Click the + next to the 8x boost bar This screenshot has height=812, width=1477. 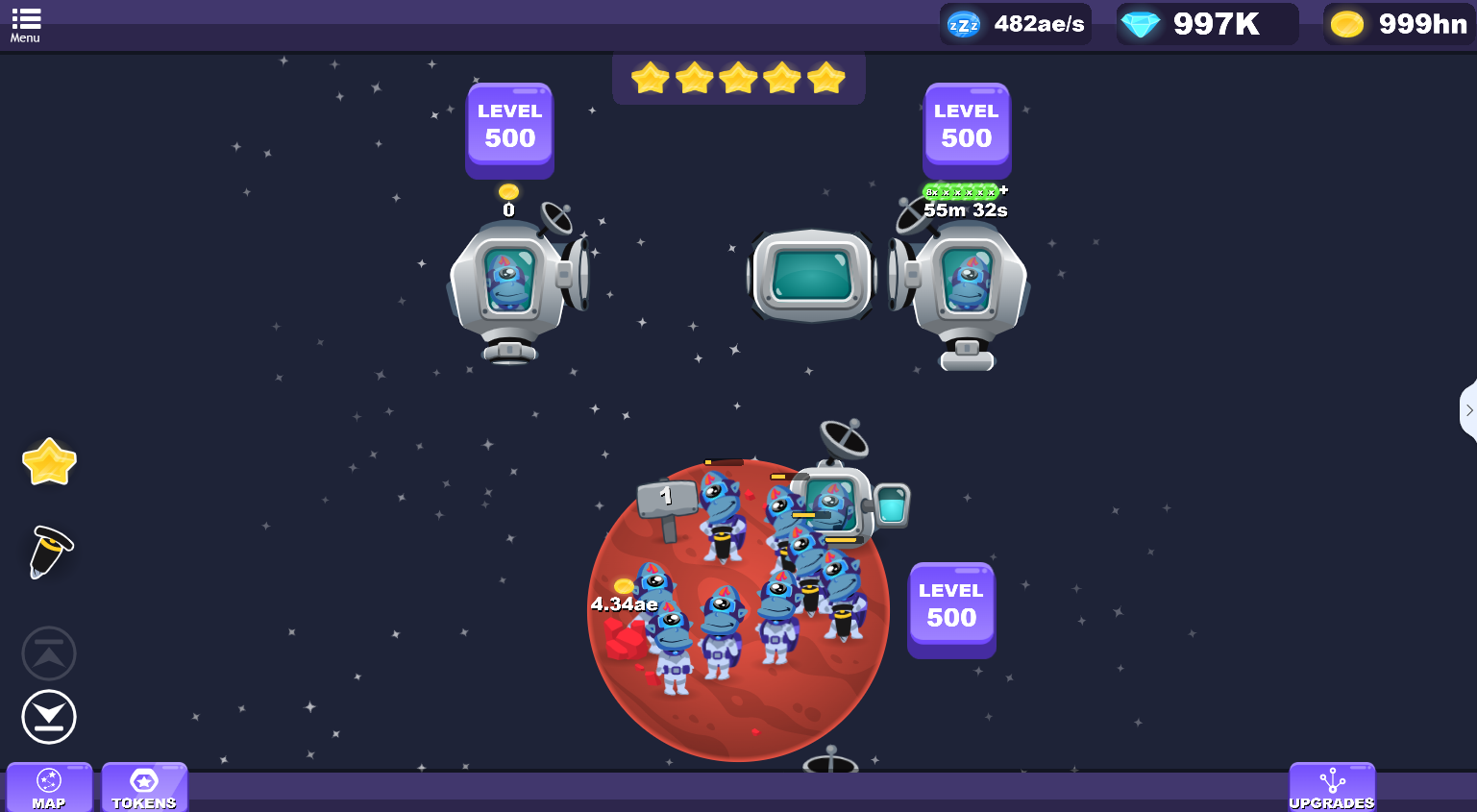click(x=1004, y=190)
